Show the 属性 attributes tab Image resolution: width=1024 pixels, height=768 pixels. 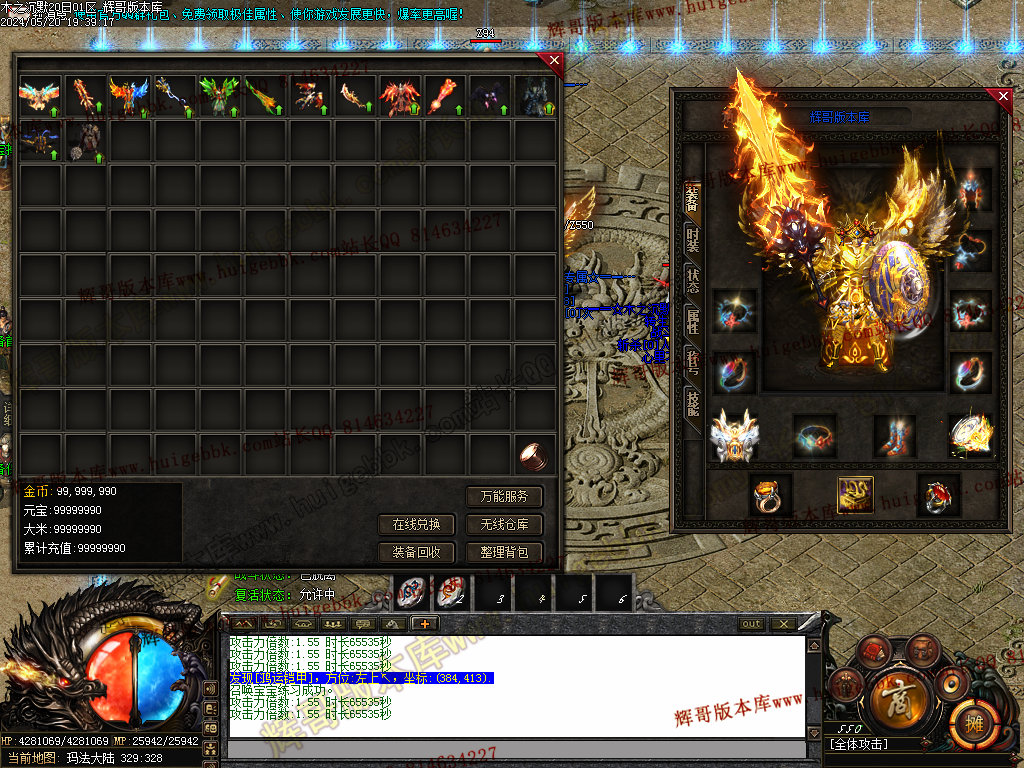point(692,320)
